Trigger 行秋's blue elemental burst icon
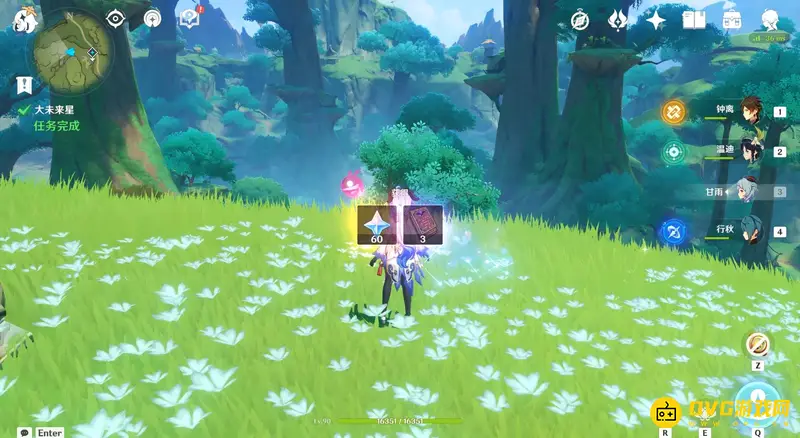800x438 pixels. point(672,232)
